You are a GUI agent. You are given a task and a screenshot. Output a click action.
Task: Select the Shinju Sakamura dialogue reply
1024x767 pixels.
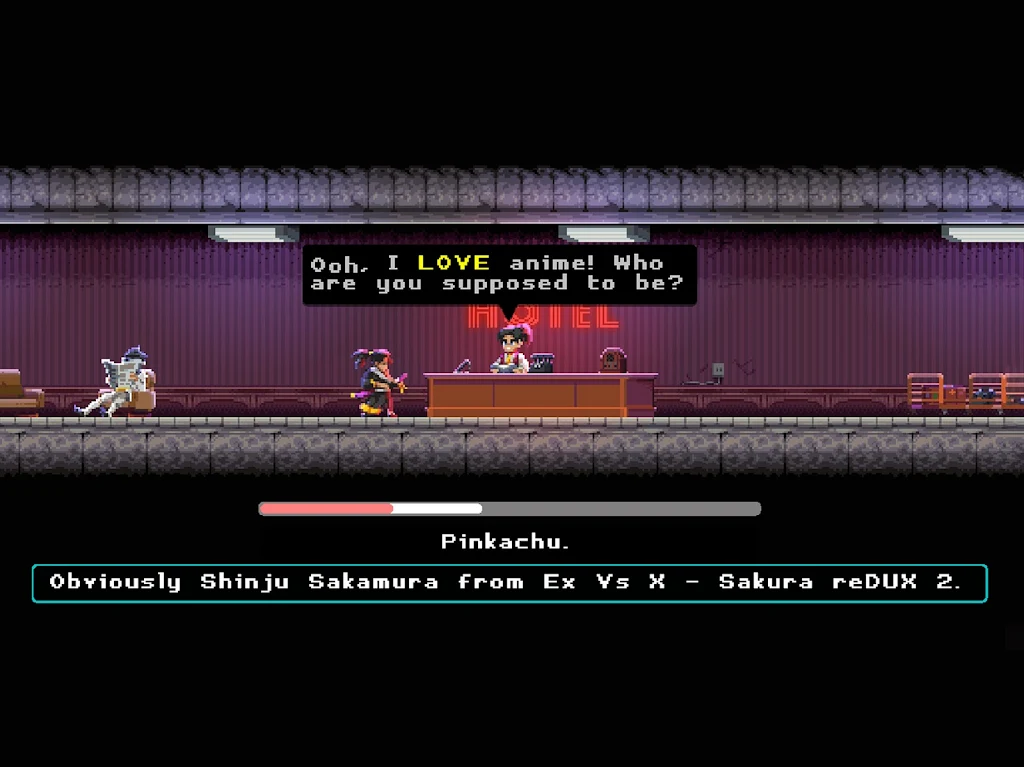509,583
